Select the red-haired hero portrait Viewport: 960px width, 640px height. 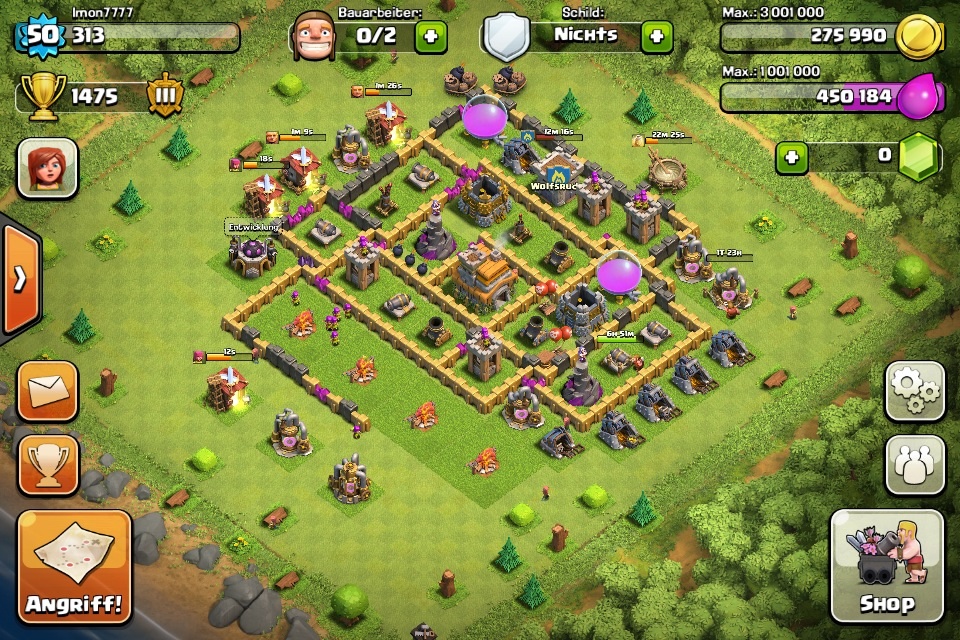47,167
